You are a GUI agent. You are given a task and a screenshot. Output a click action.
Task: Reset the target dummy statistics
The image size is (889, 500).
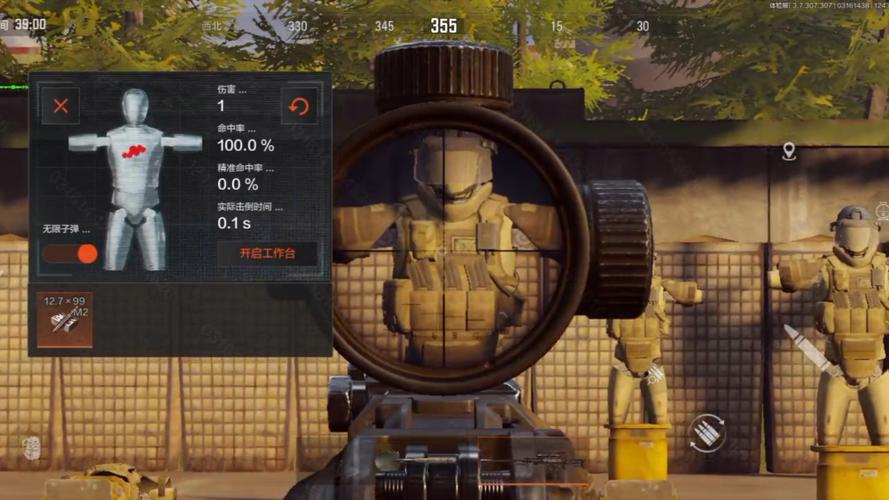point(298,105)
